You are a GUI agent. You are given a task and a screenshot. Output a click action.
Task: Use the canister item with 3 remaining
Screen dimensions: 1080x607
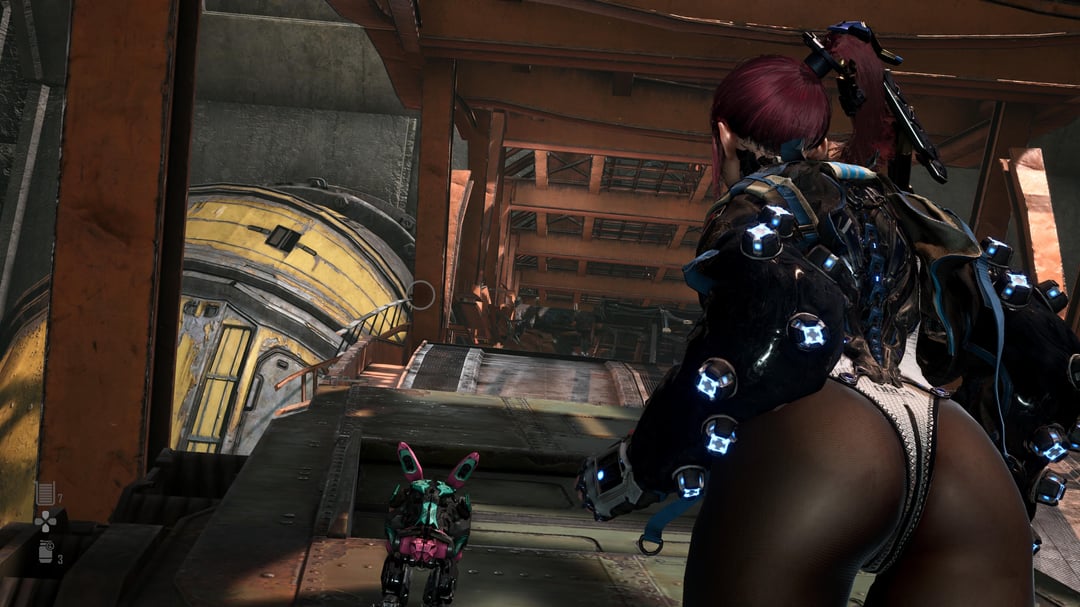(45, 551)
